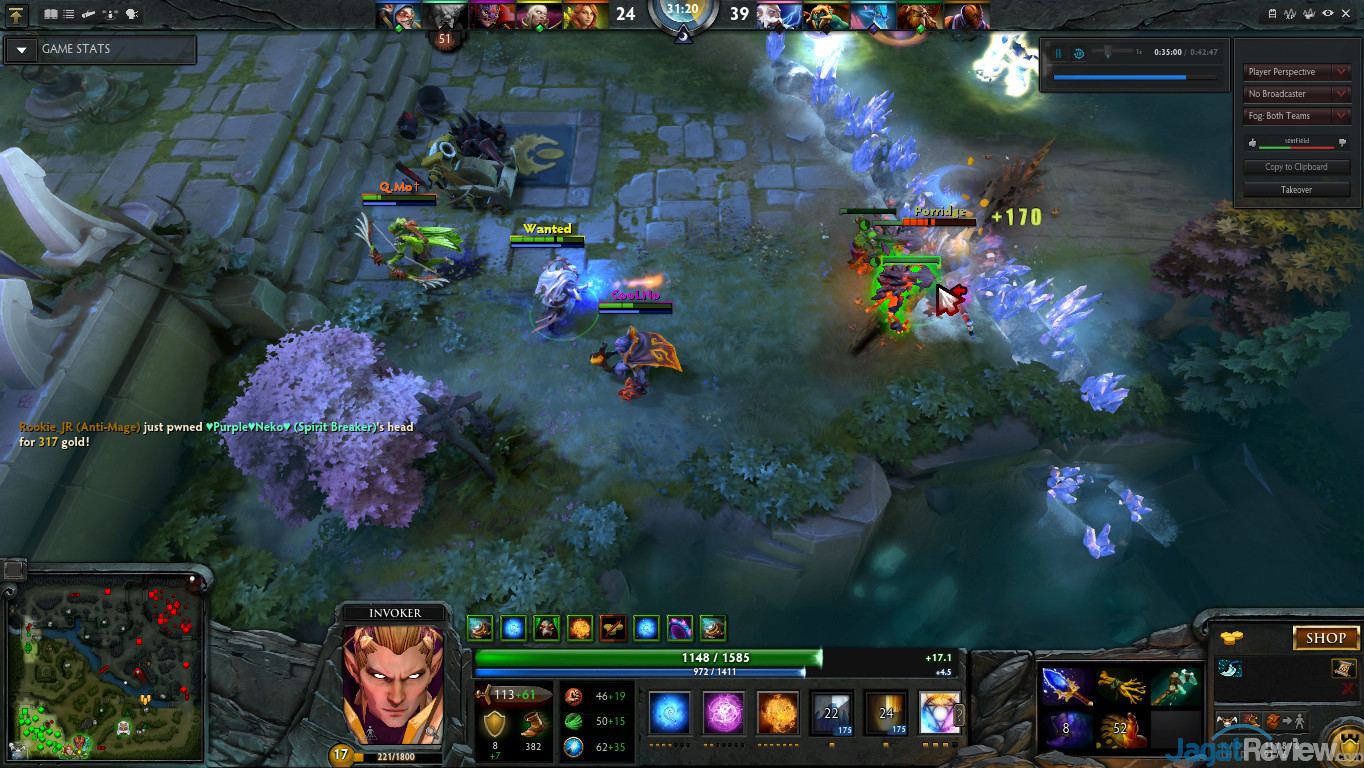The image size is (1364, 768).
Task: Click the Takeover button
Action: [x=1296, y=189]
